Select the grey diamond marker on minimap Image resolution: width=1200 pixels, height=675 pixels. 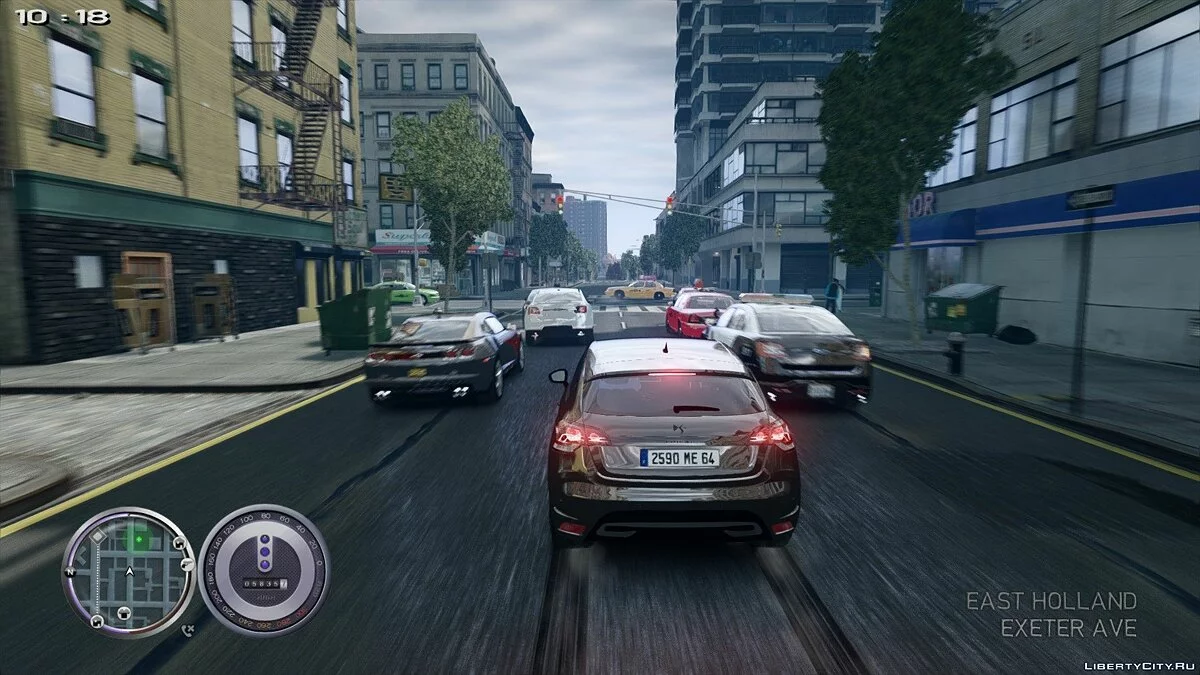[98, 536]
